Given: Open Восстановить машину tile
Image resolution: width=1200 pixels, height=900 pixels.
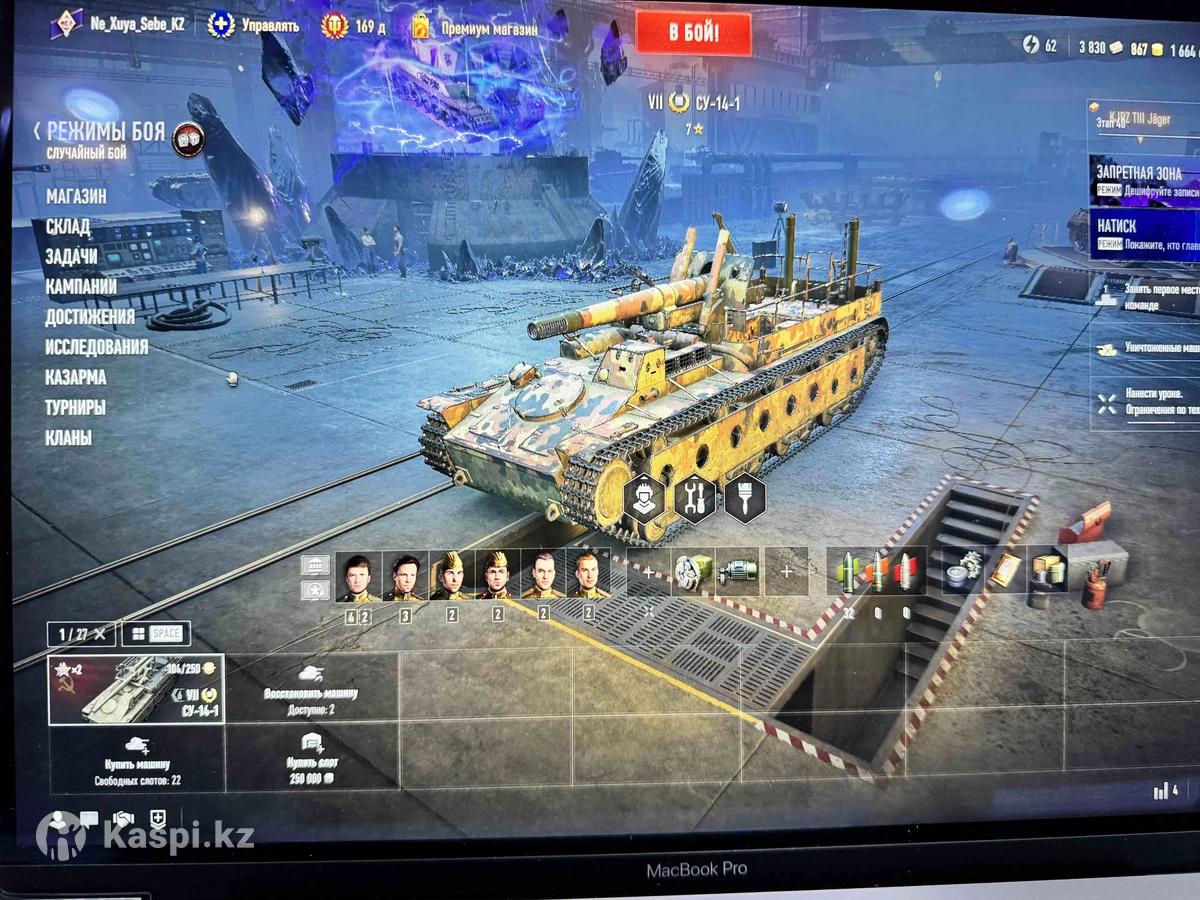Looking at the screenshot, I should pyautogui.click(x=311, y=689).
